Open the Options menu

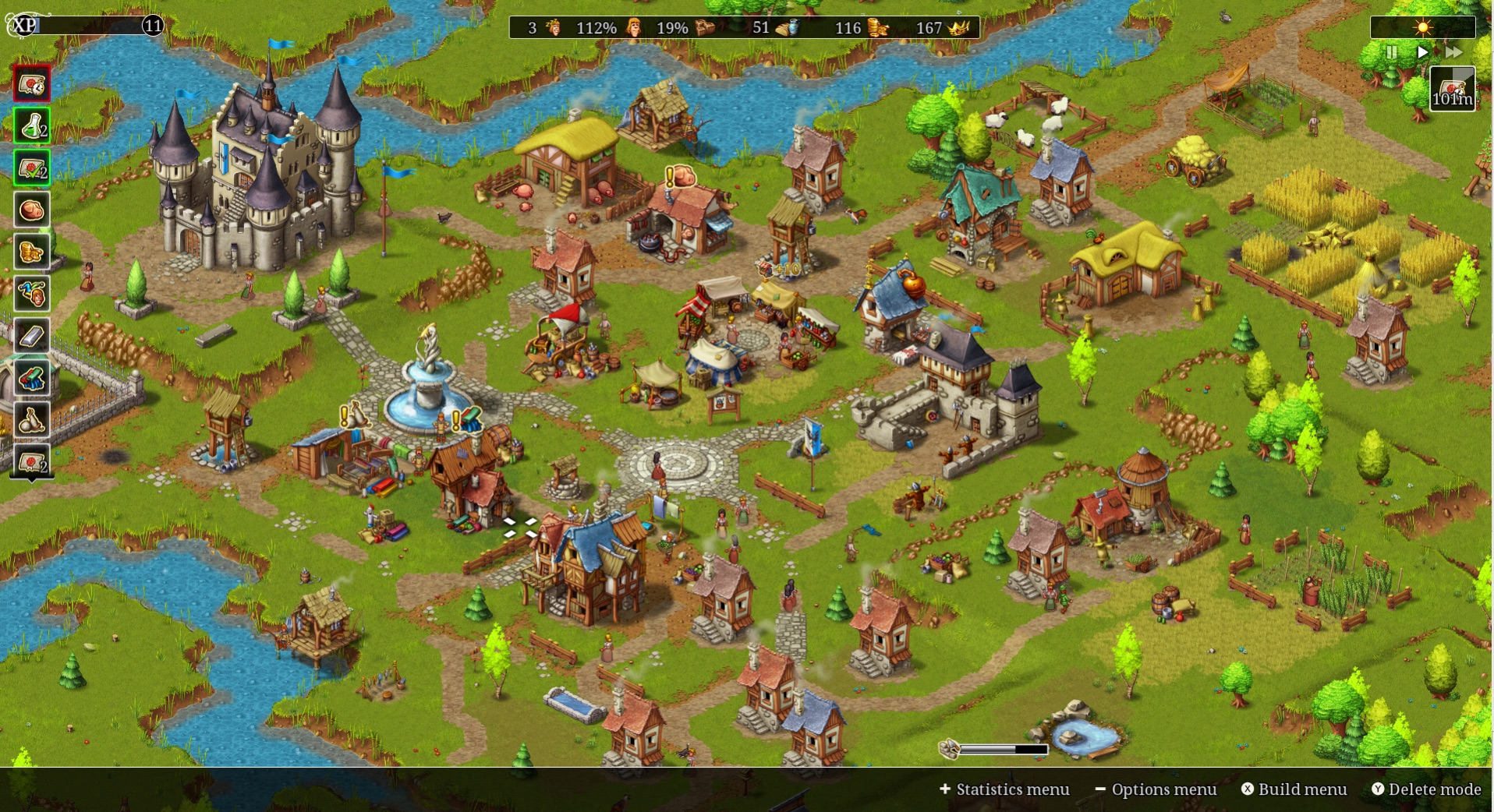[x=1157, y=789]
